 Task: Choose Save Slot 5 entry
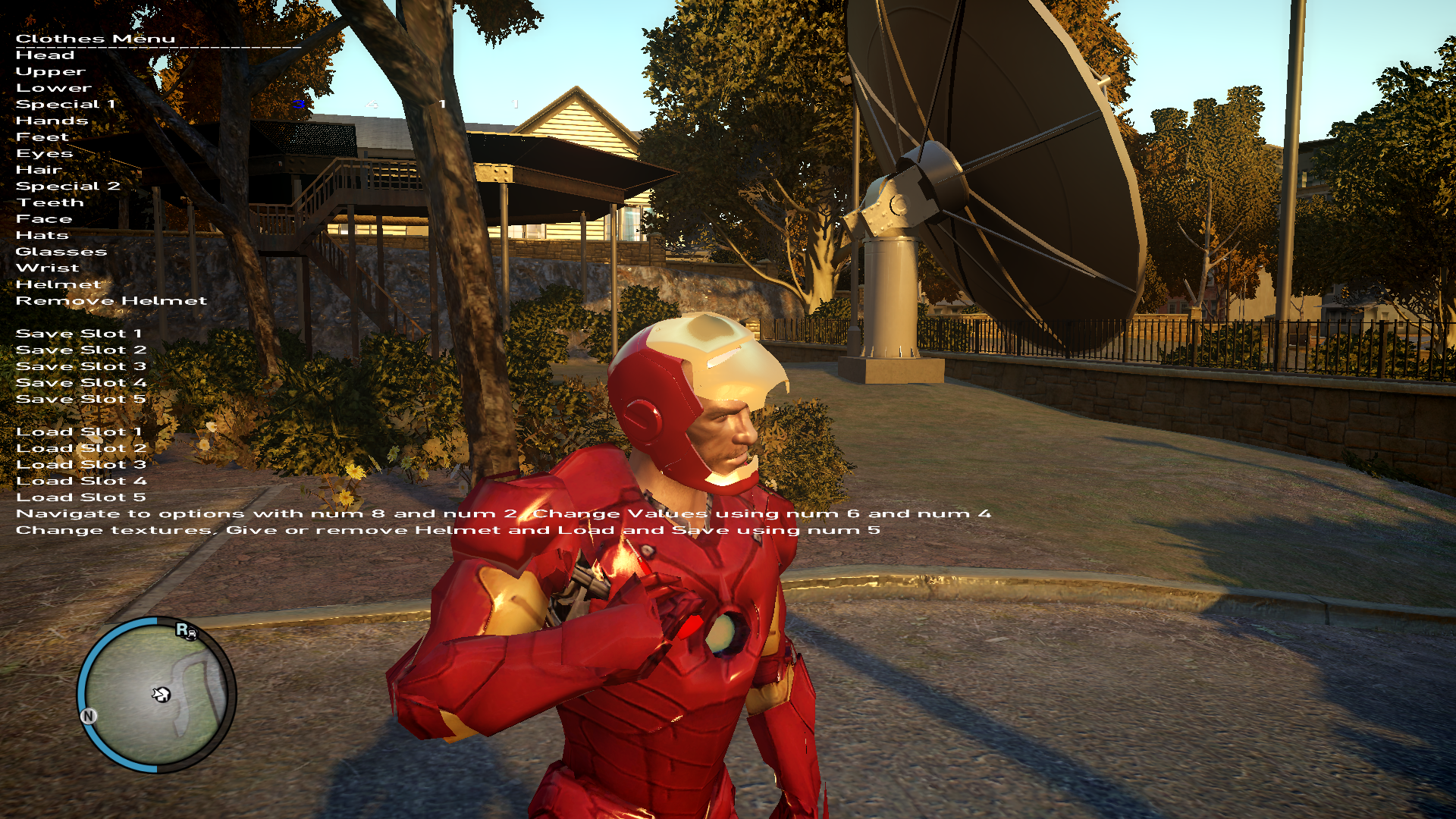80,400
